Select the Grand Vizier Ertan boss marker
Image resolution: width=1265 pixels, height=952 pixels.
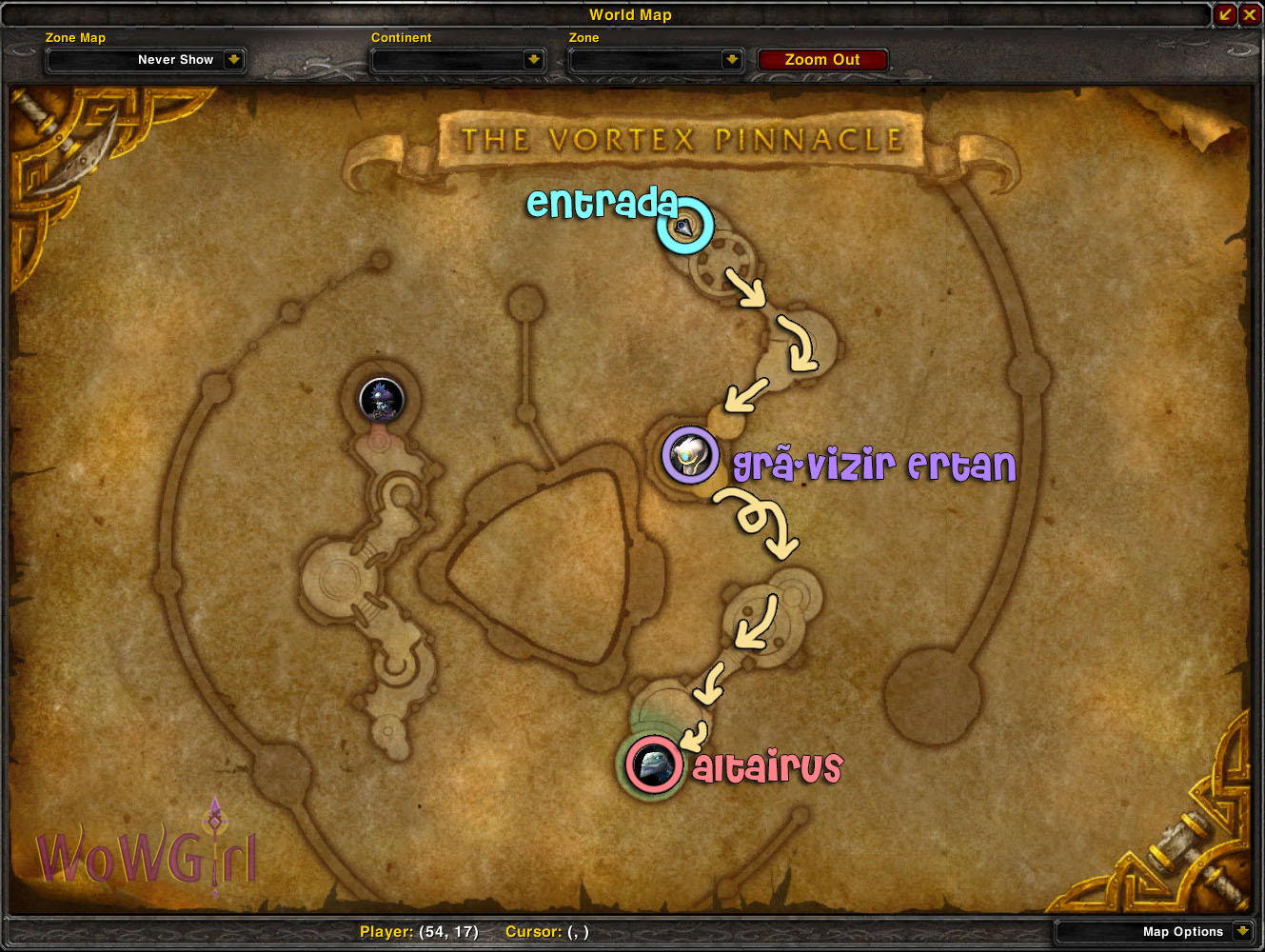coord(690,455)
